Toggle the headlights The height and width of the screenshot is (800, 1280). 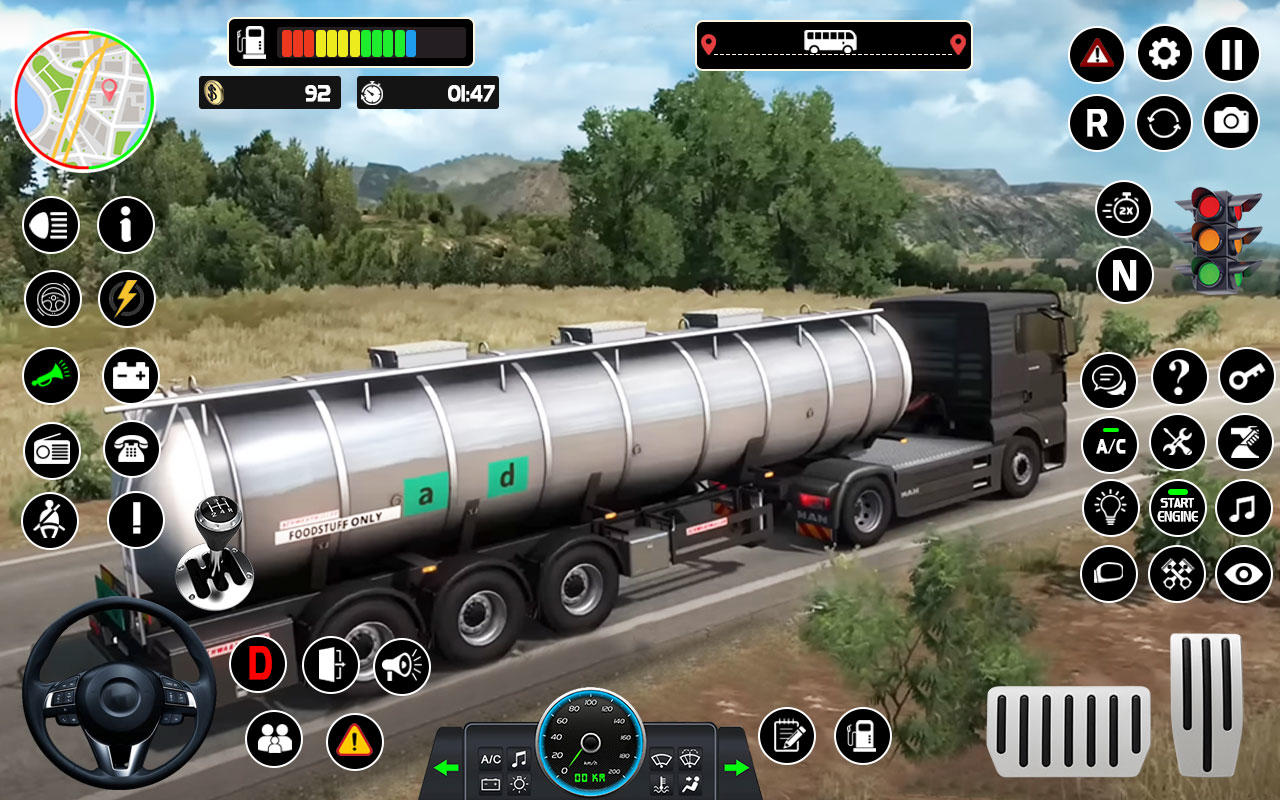click(x=51, y=225)
